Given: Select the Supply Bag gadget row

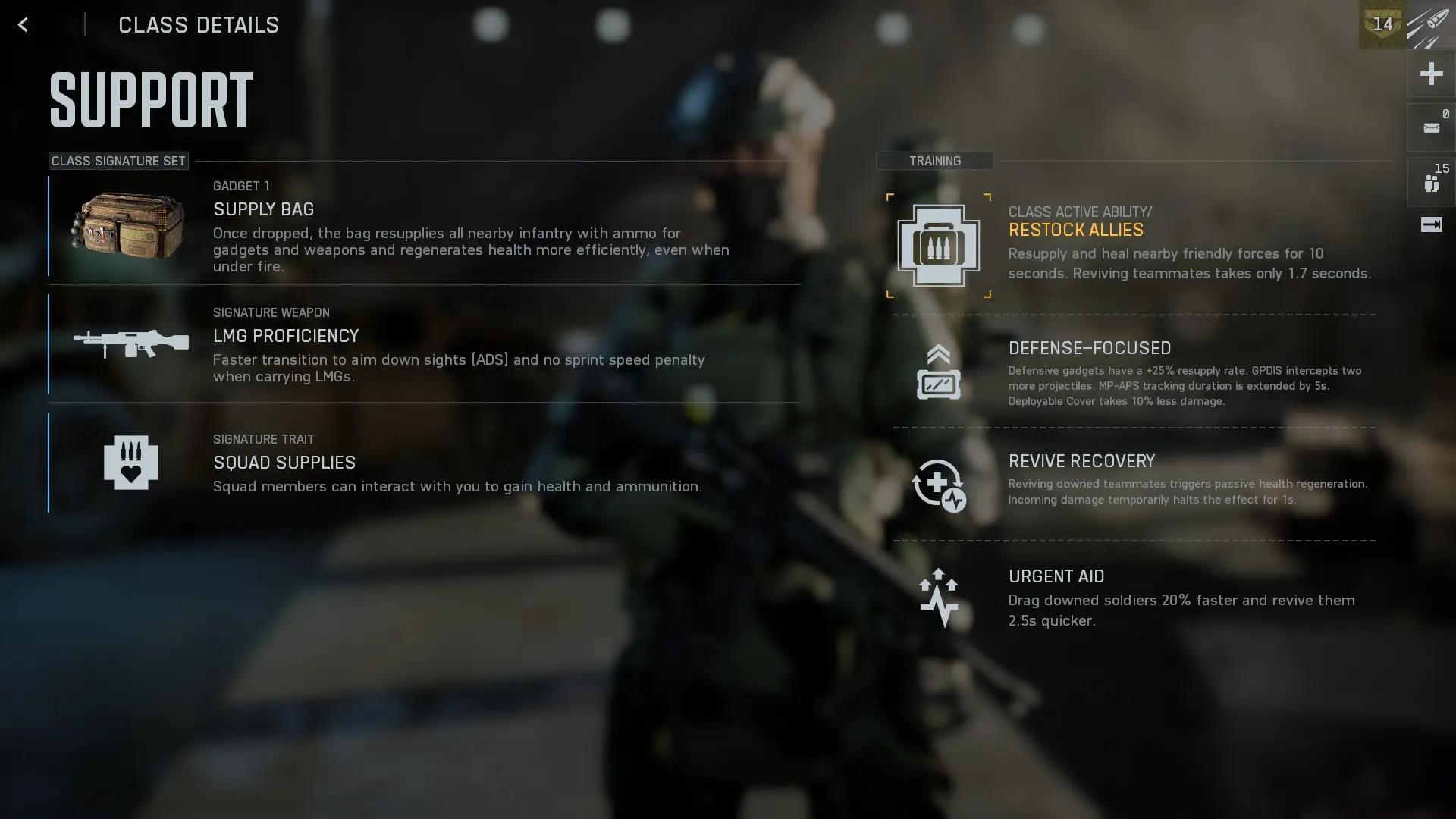Looking at the screenshot, I should click(423, 226).
